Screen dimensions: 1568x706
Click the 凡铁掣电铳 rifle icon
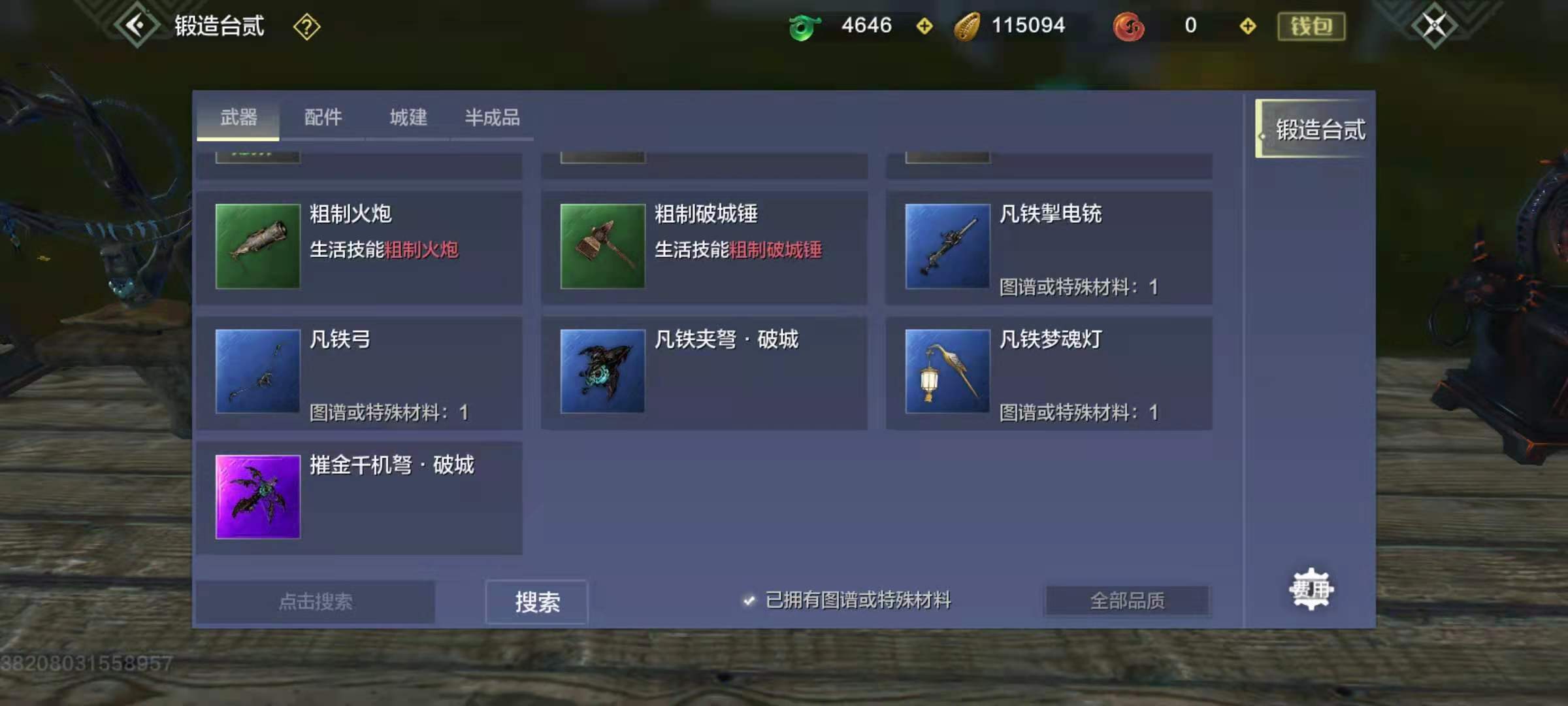(x=947, y=245)
